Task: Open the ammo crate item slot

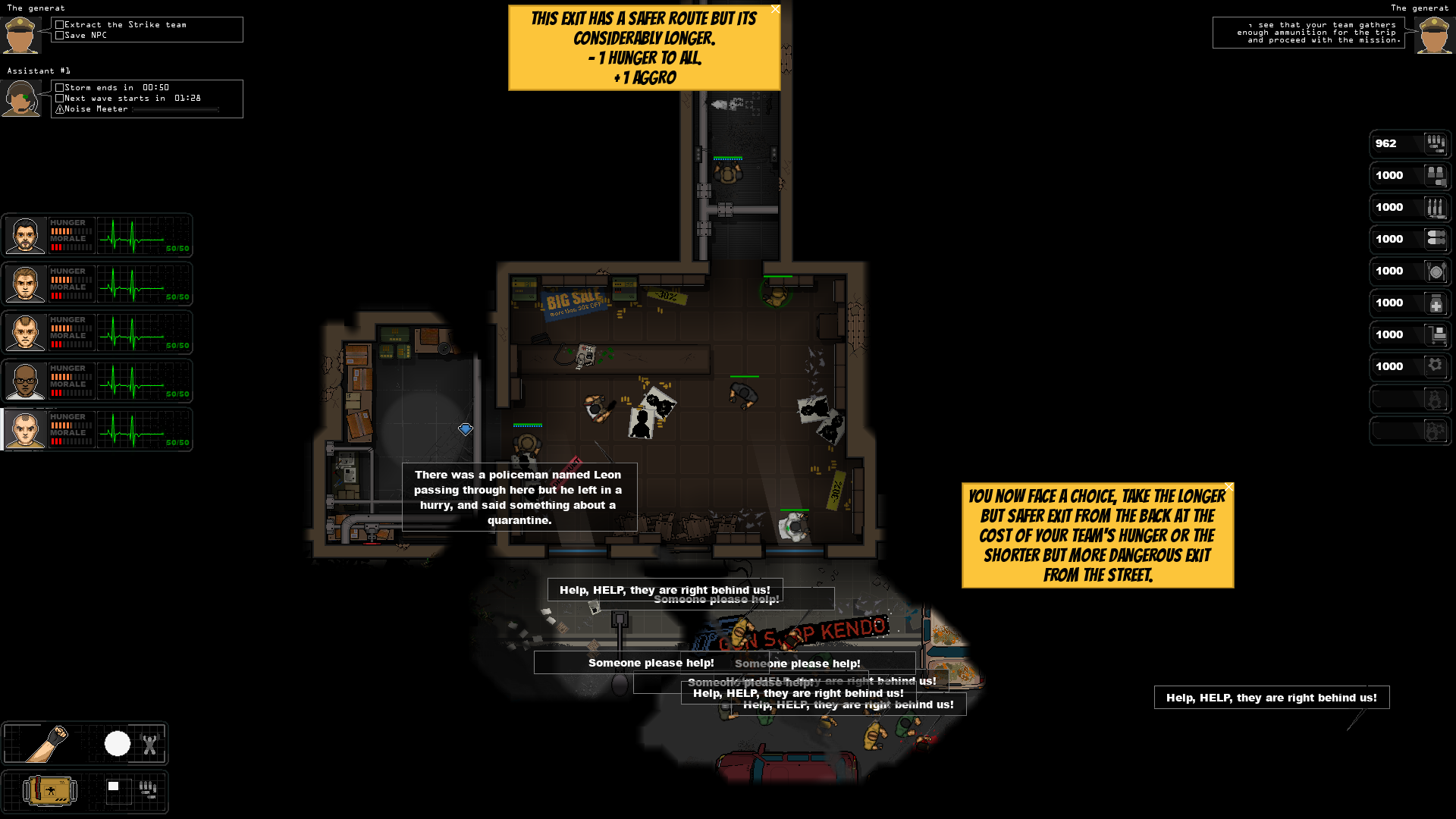Action: 48,790
